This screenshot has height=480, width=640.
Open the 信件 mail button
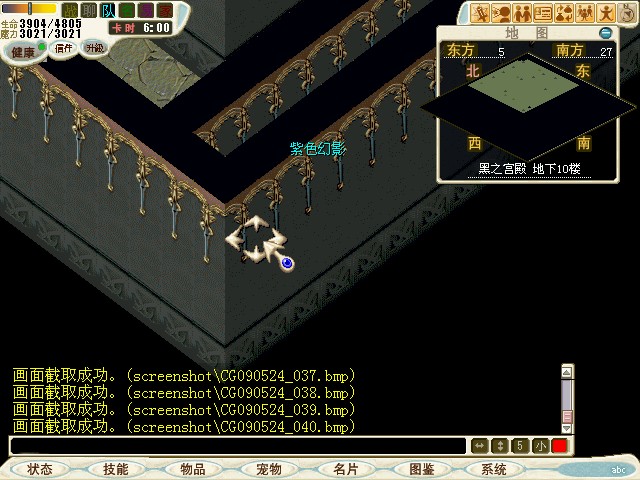pyautogui.click(x=63, y=47)
